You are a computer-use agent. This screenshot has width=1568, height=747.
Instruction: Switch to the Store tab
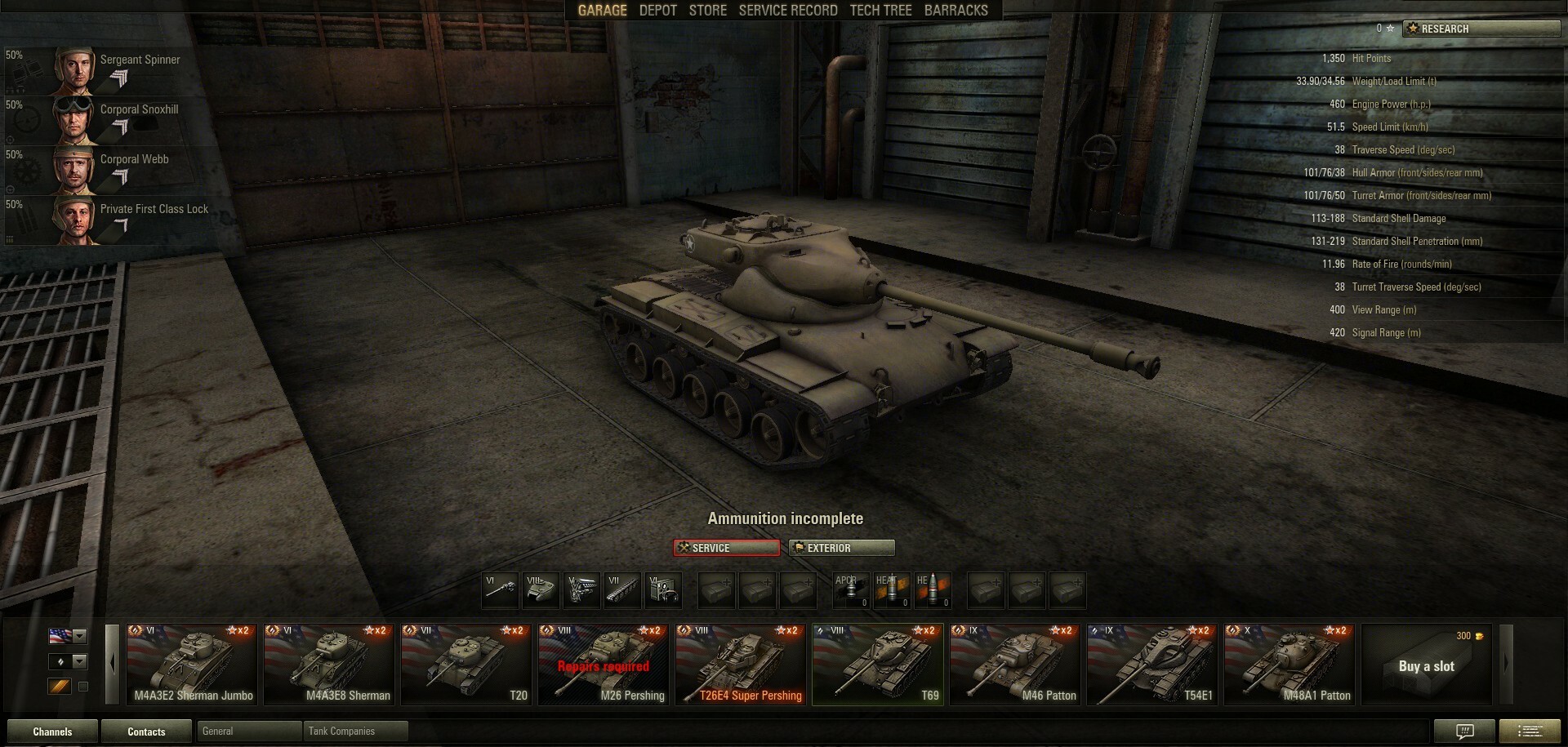(707, 11)
